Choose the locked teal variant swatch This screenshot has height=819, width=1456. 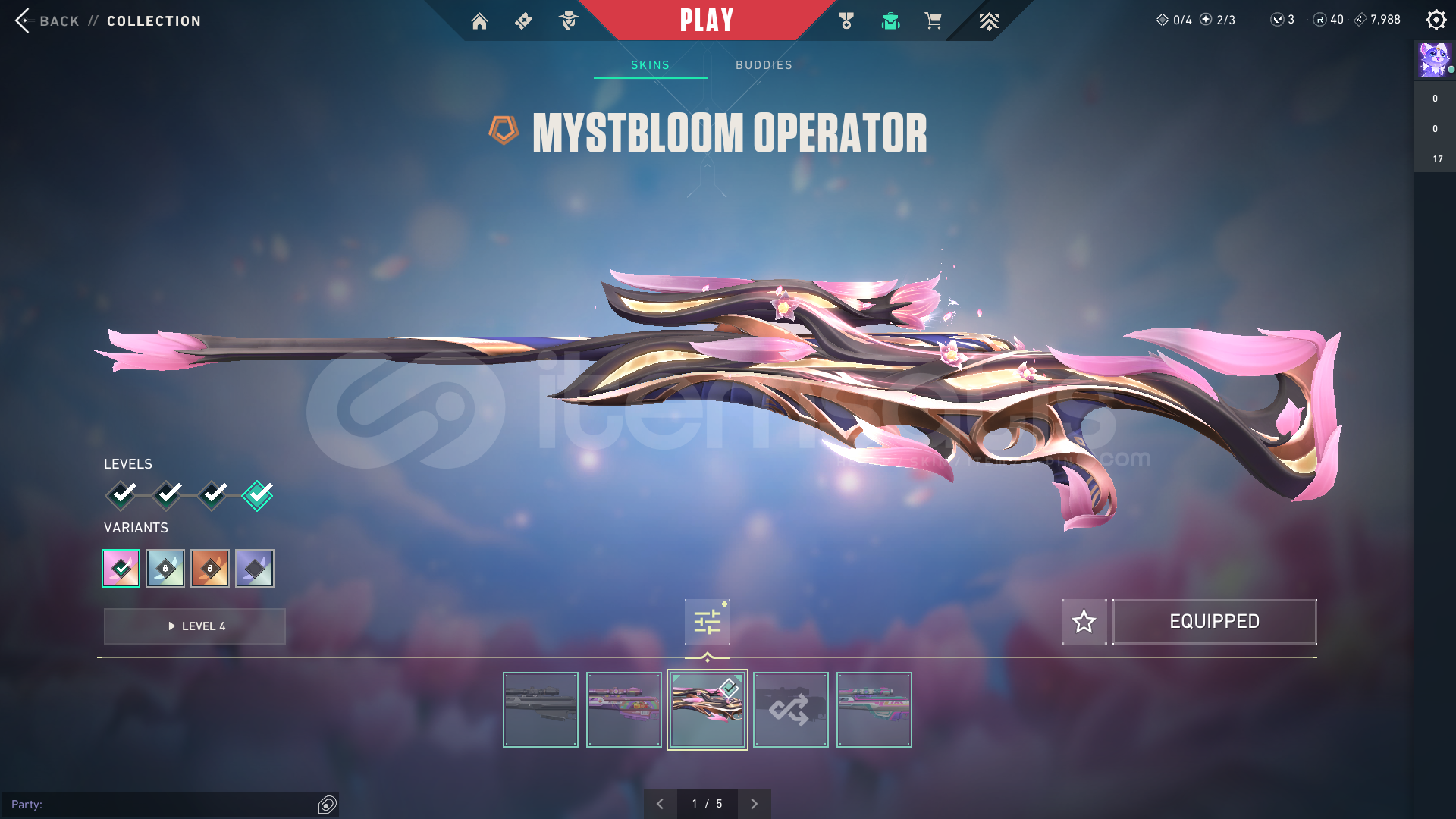tap(165, 568)
